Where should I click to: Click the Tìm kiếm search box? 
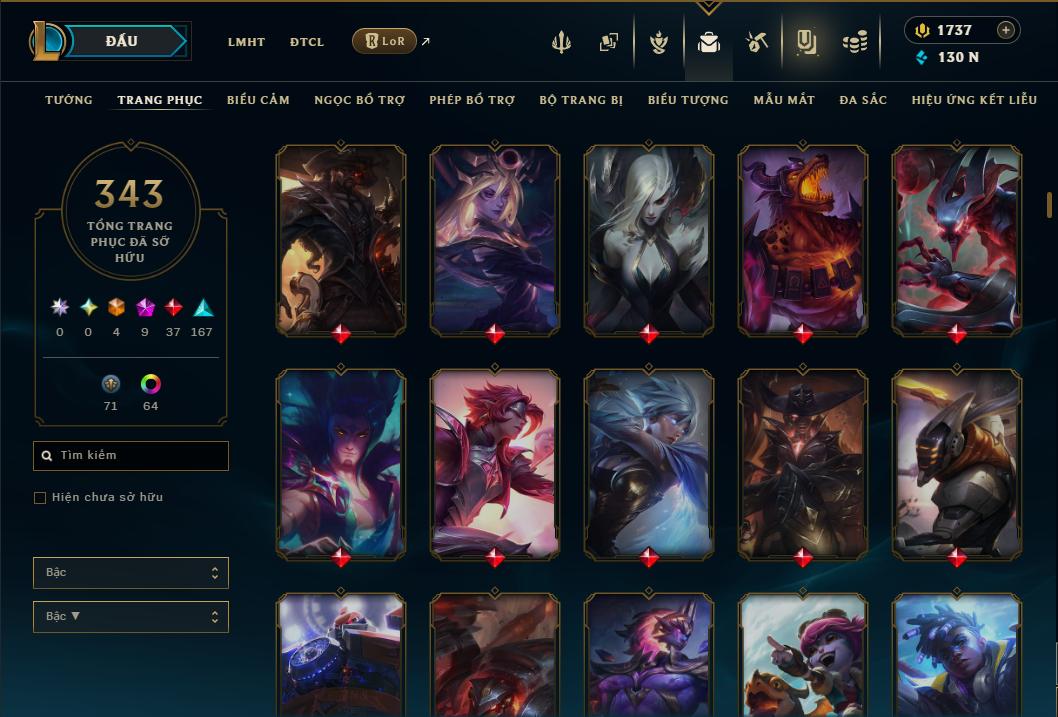pyautogui.click(x=131, y=456)
